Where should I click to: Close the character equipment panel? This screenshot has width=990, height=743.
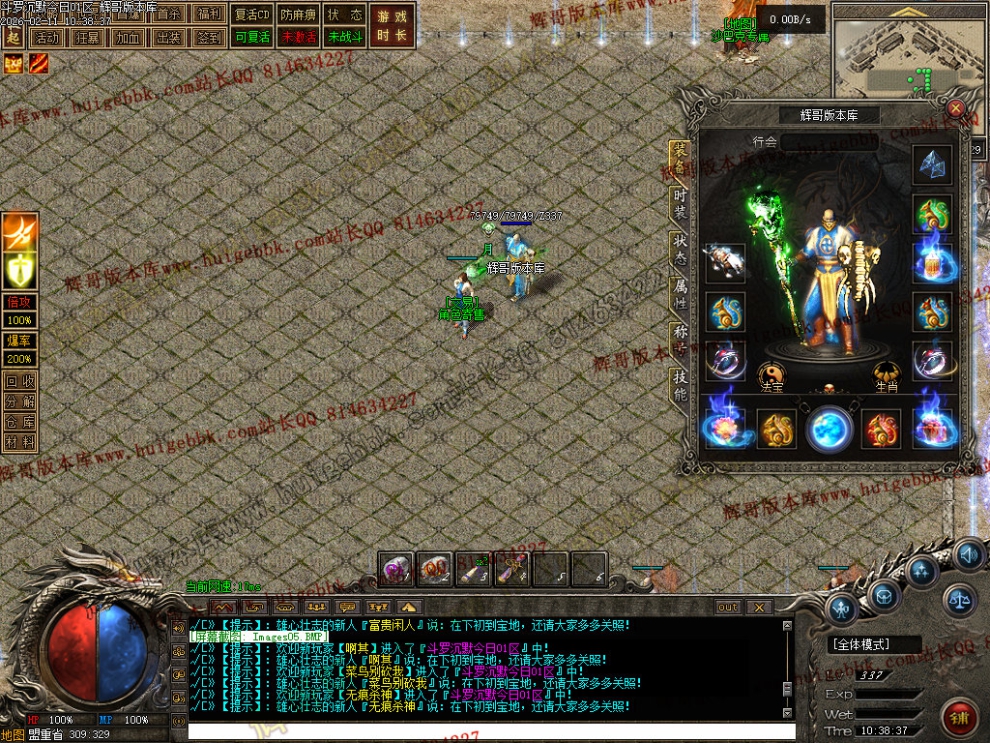pos(956,108)
